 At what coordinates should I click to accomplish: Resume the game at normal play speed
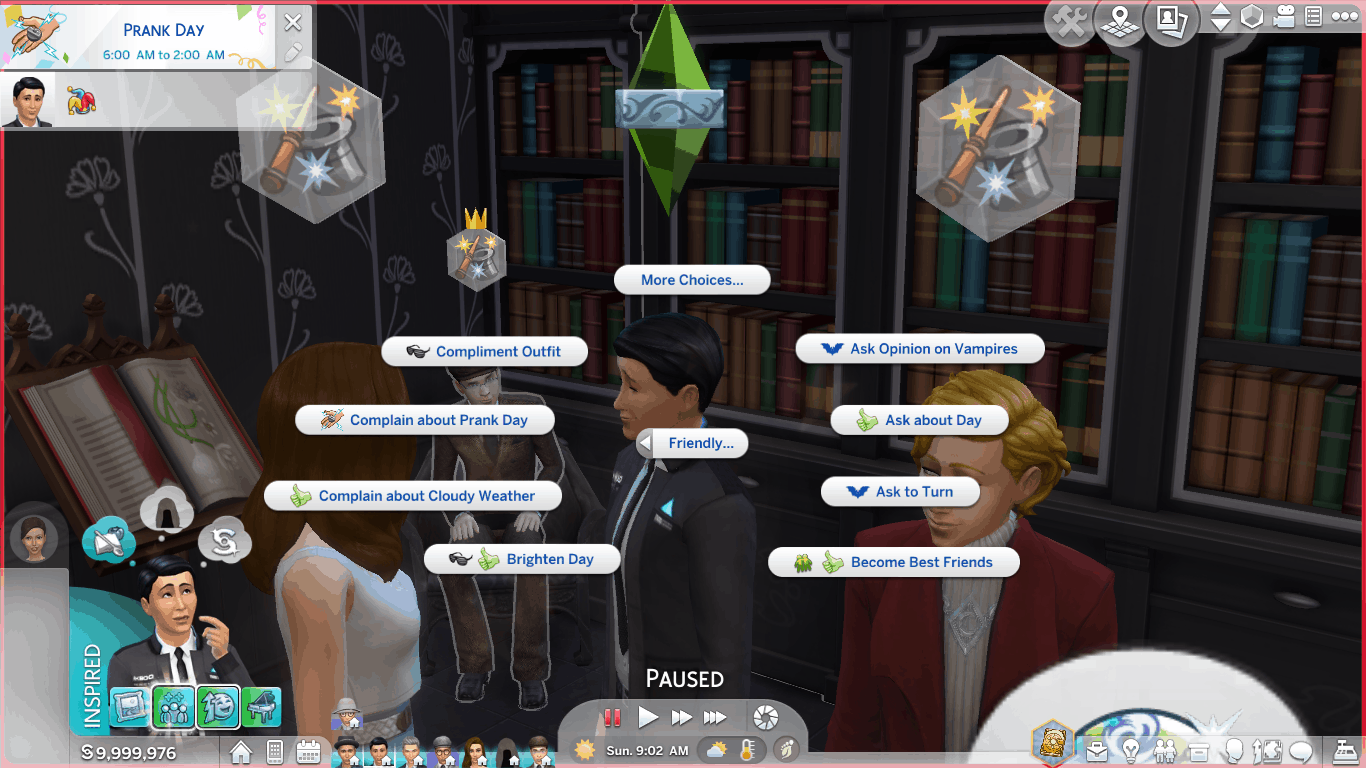pos(648,717)
